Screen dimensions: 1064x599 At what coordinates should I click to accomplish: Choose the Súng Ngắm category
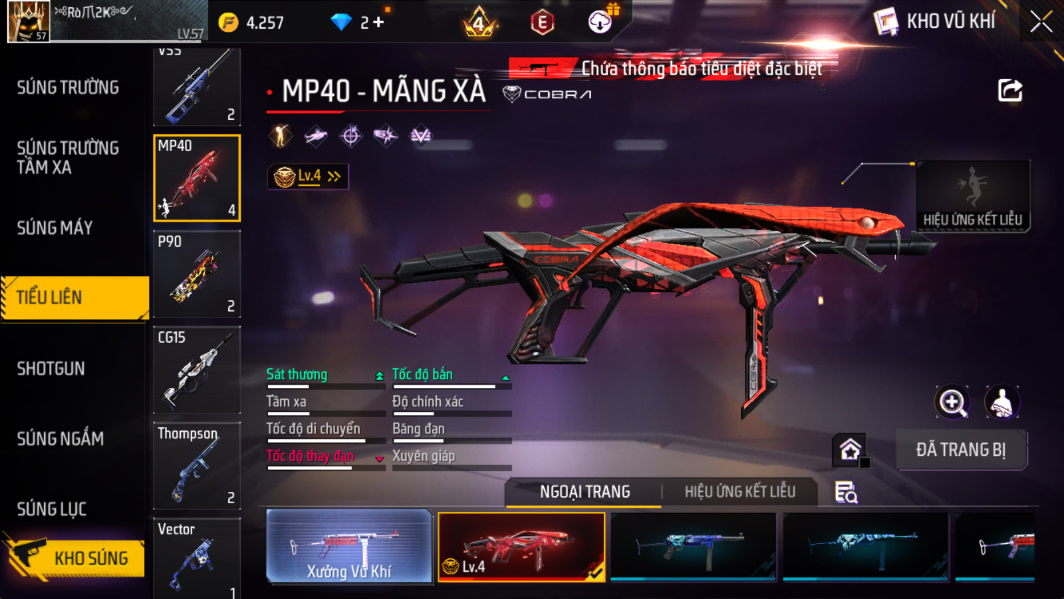[x=60, y=439]
